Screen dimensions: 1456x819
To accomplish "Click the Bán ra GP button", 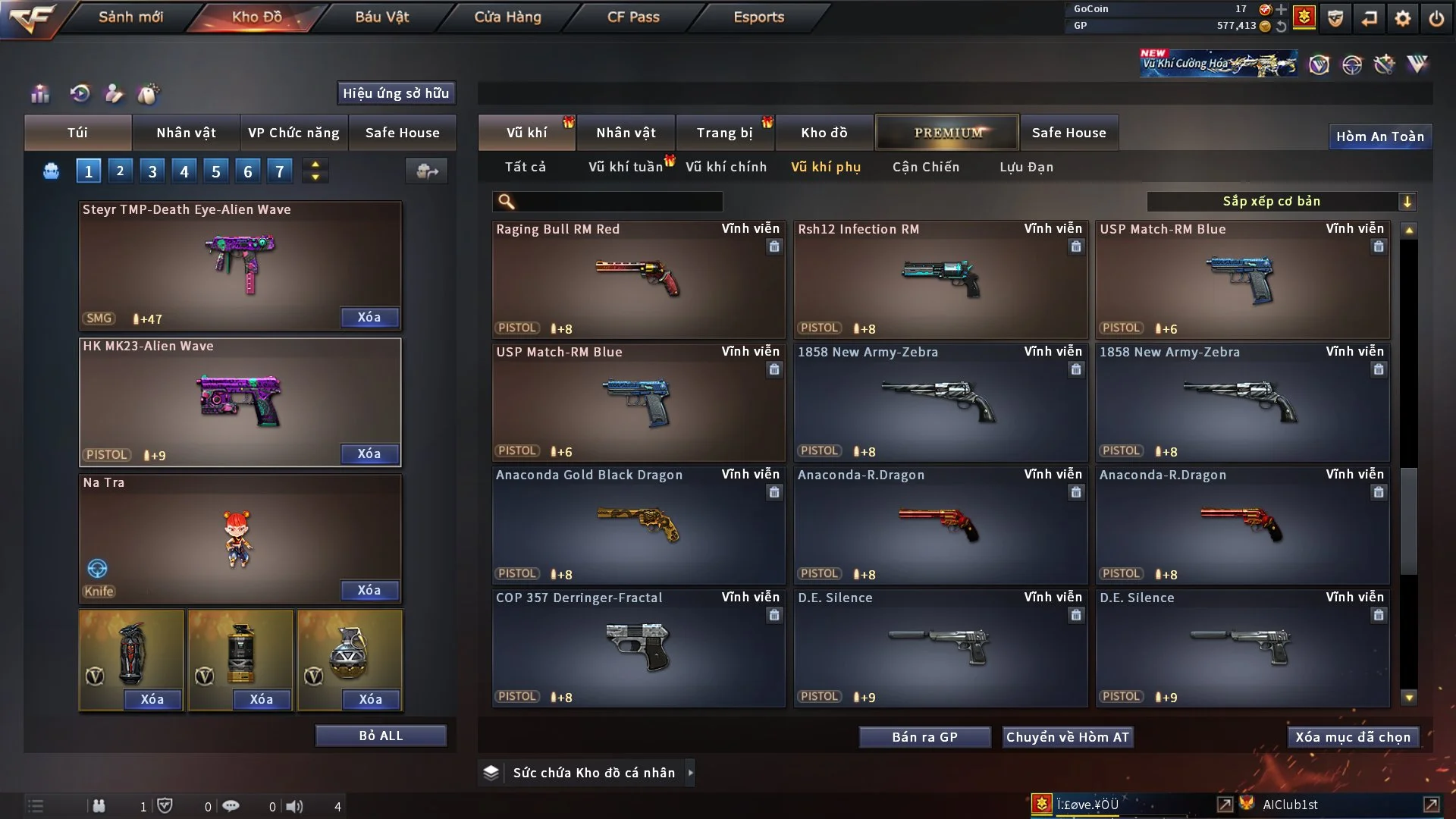I will (924, 737).
